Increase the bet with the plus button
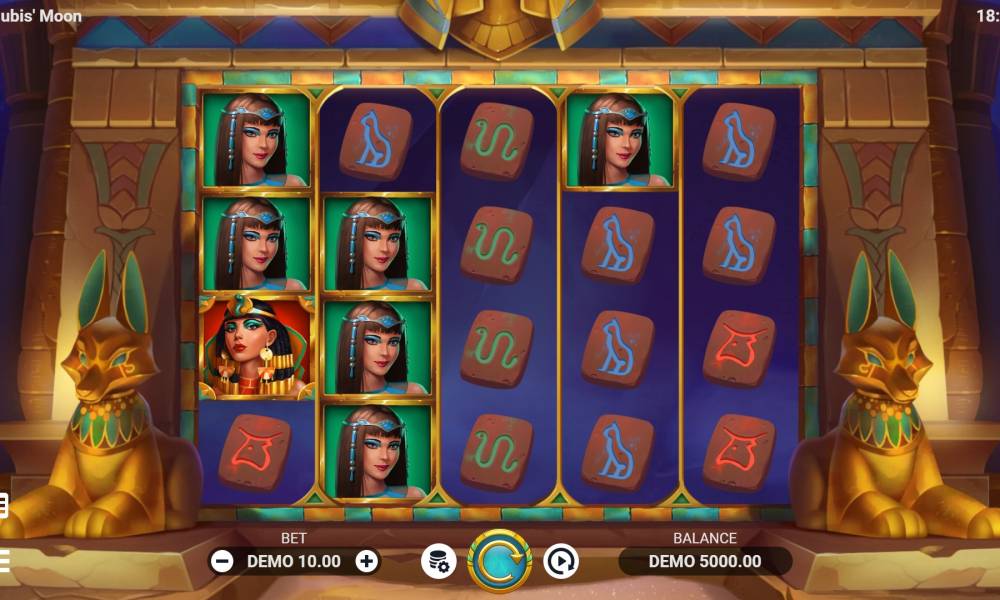The width and height of the screenshot is (1000, 600). pyautogui.click(x=367, y=561)
